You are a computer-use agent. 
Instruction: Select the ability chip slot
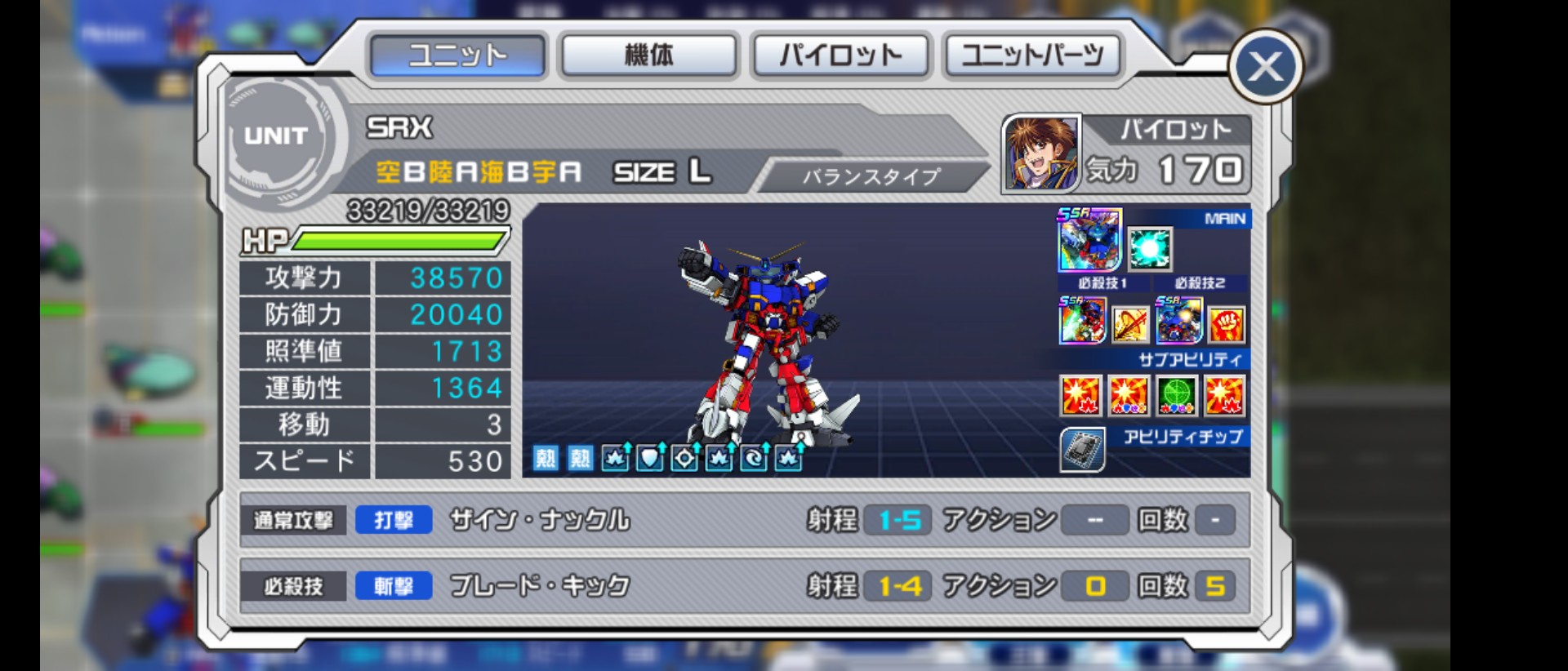pyautogui.click(x=1082, y=449)
